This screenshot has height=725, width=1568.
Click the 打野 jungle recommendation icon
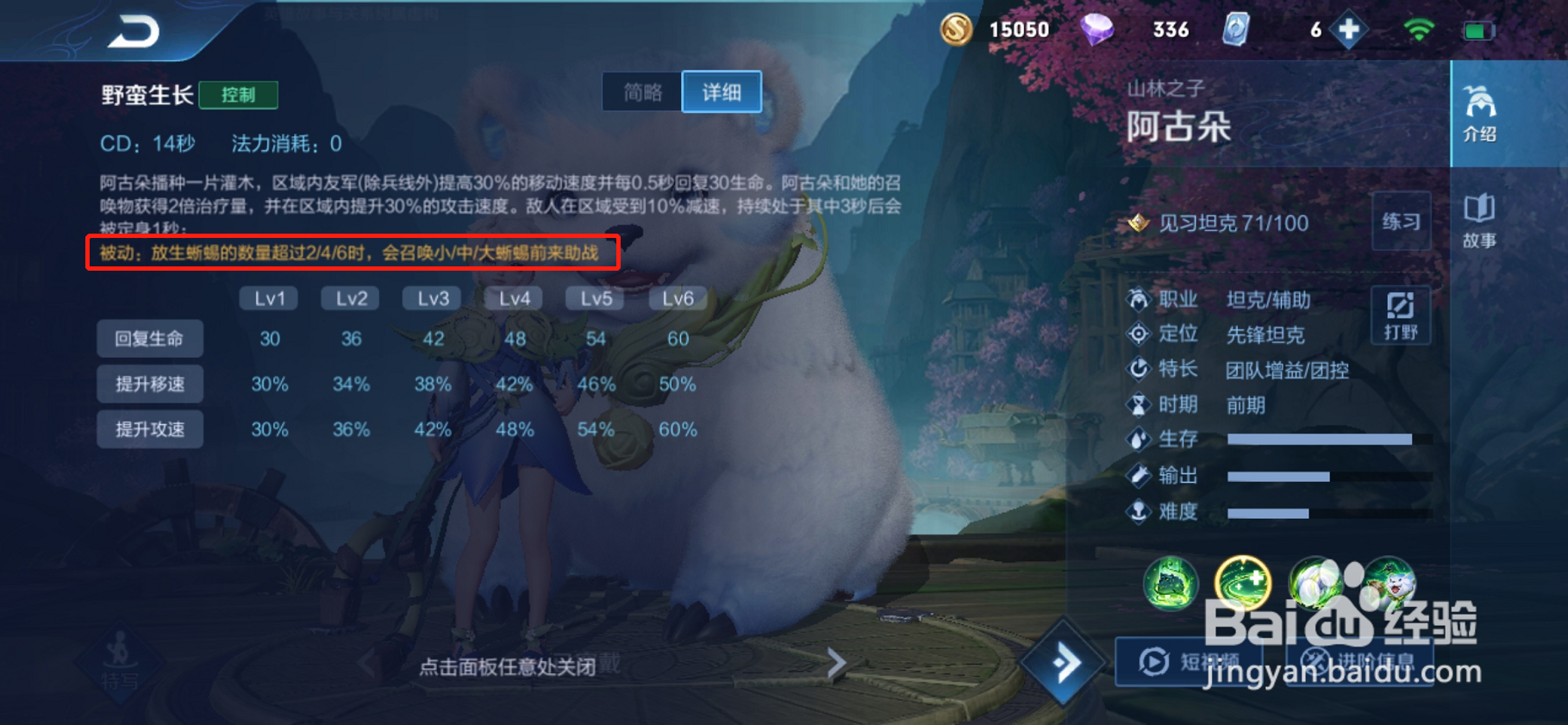(1402, 316)
